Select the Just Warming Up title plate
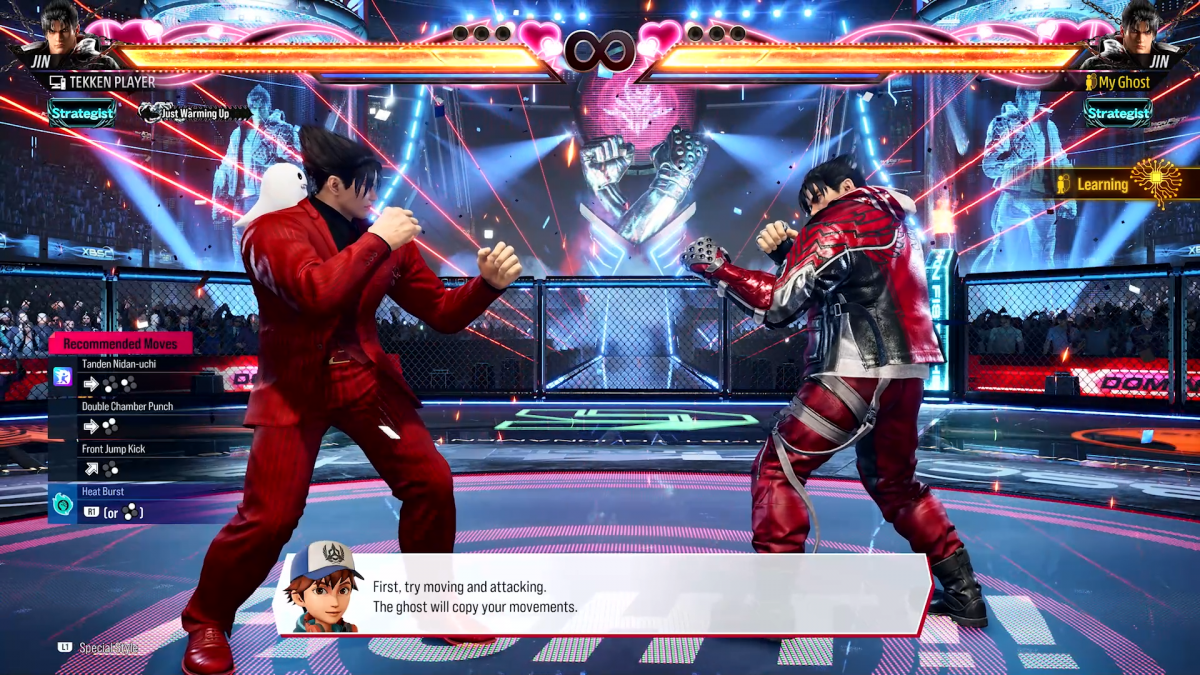 tap(195, 113)
